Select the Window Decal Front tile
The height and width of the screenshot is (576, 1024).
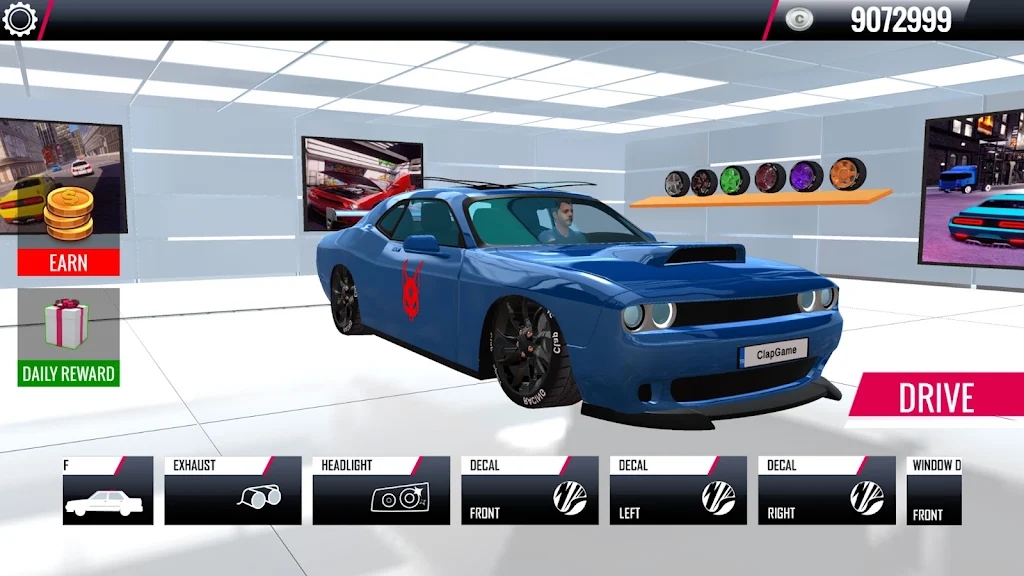[x=934, y=490]
